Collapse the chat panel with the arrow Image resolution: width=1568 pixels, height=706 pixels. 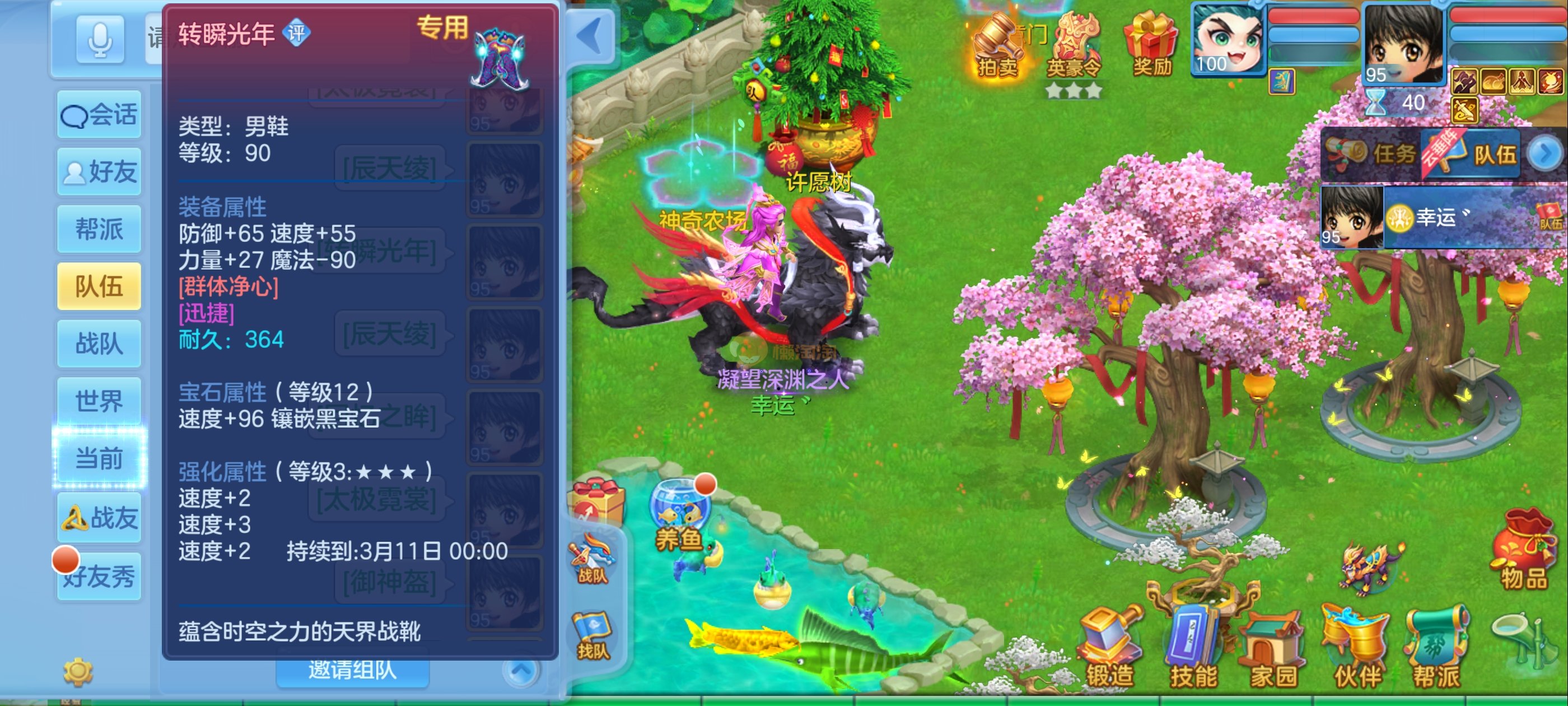pos(590,36)
